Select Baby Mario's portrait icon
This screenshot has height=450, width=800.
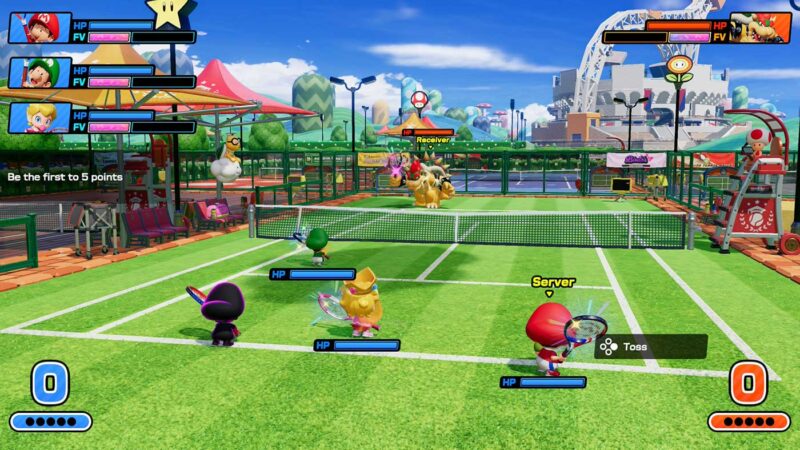pos(40,27)
